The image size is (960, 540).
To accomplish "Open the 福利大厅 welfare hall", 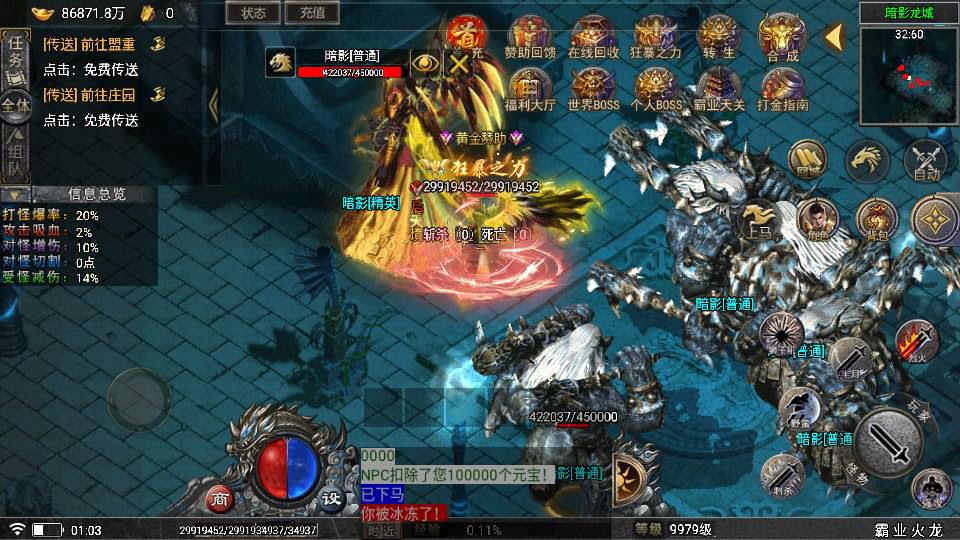I will coord(530,88).
